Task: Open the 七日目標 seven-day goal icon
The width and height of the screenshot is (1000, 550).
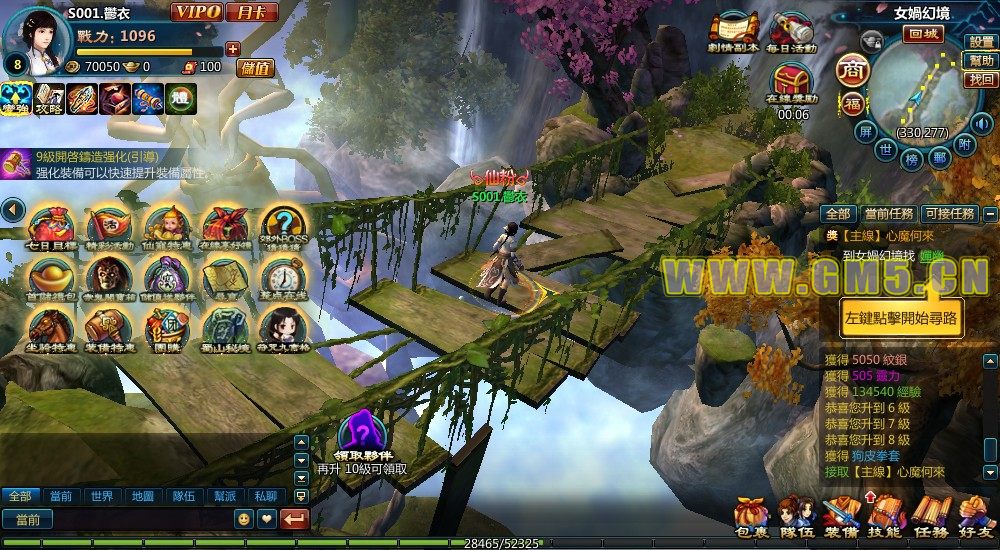Action: pyautogui.click(x=49, y=227)
